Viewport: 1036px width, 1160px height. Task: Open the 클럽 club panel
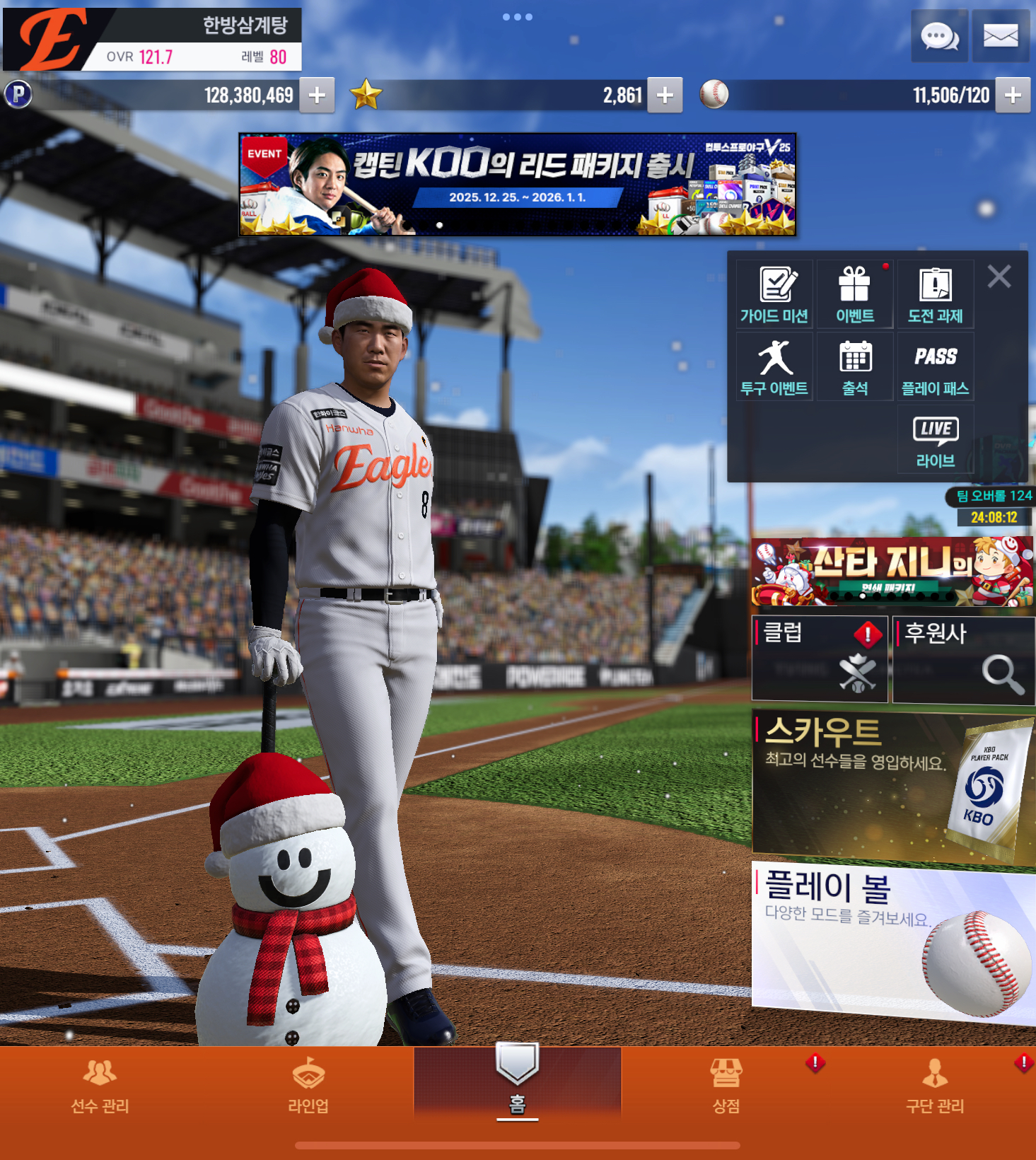coord(820,659)
